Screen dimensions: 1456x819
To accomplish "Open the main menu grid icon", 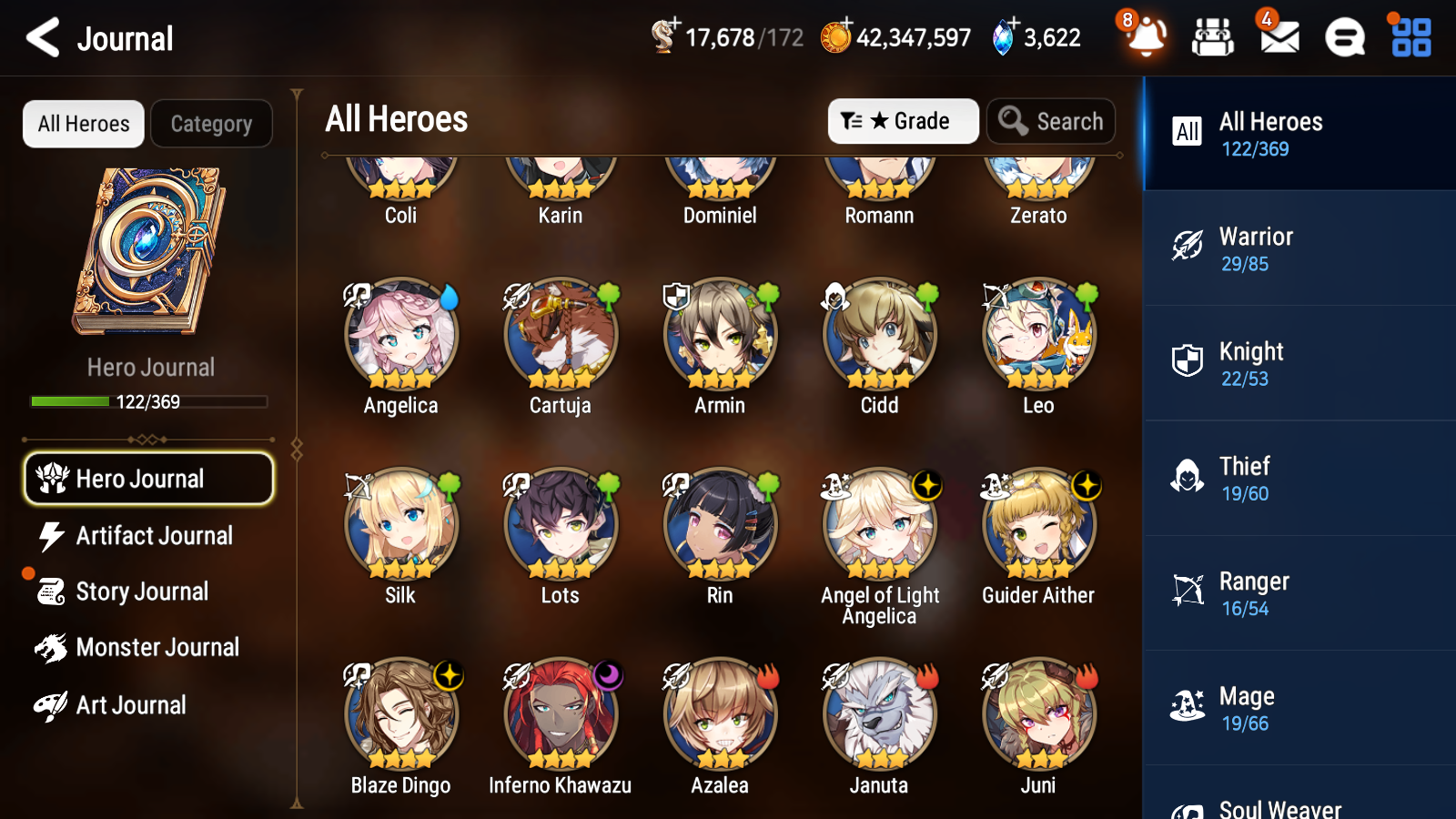I will pos(1409,37).
